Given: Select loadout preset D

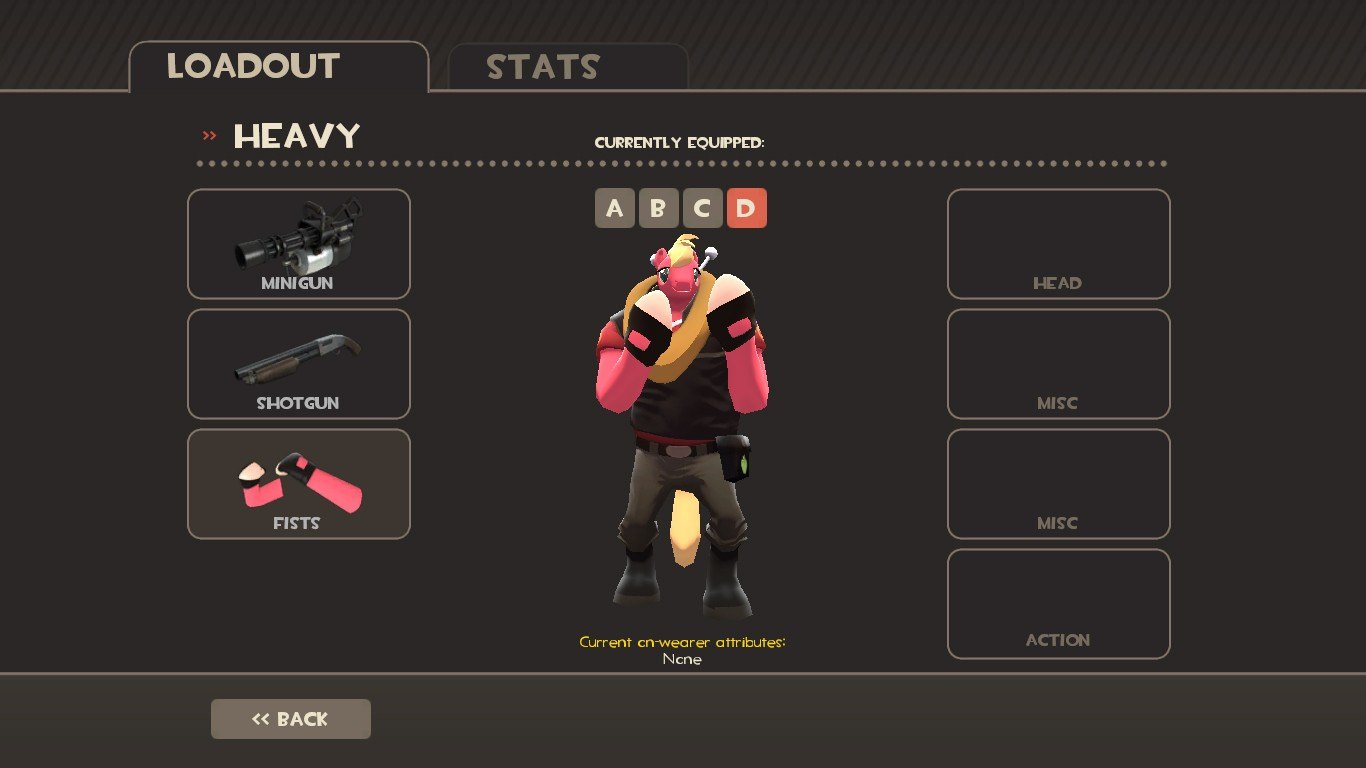Looking at the screenshot, I should click(x=746, y=208).
